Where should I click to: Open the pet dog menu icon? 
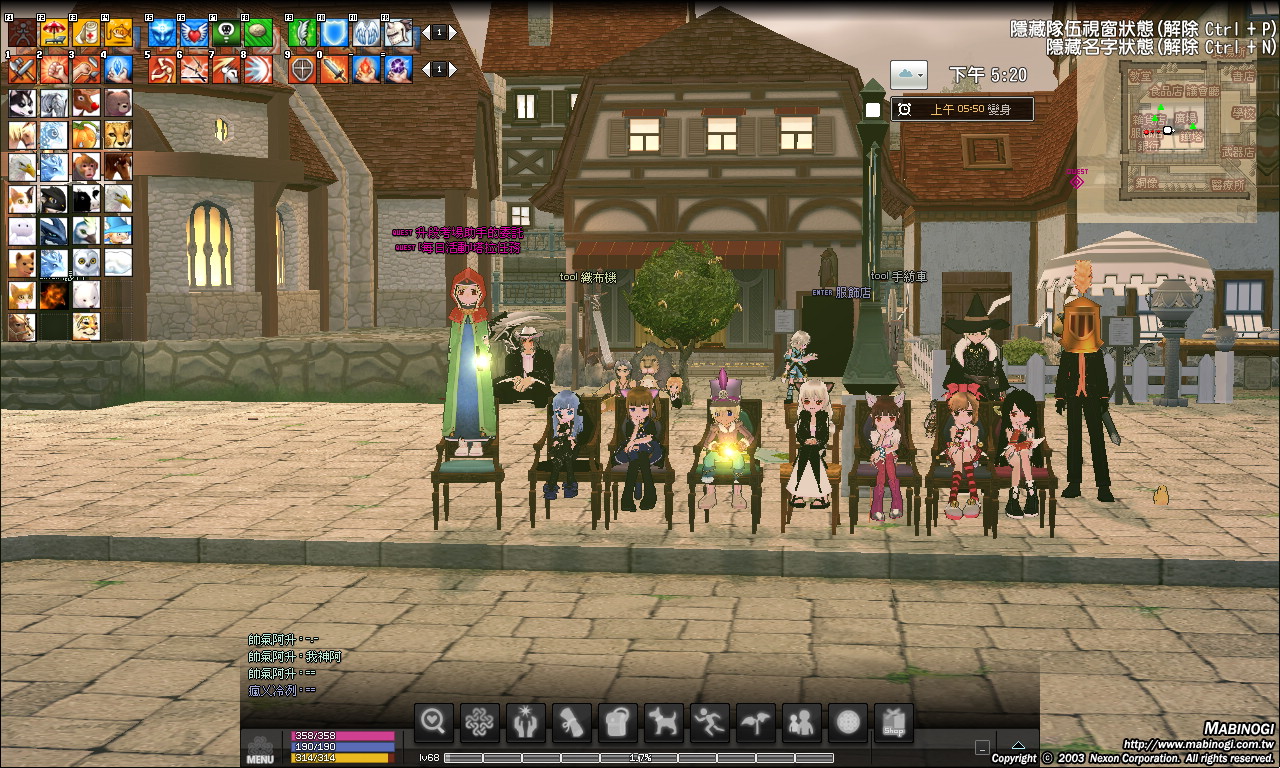[x=663, y=722]
